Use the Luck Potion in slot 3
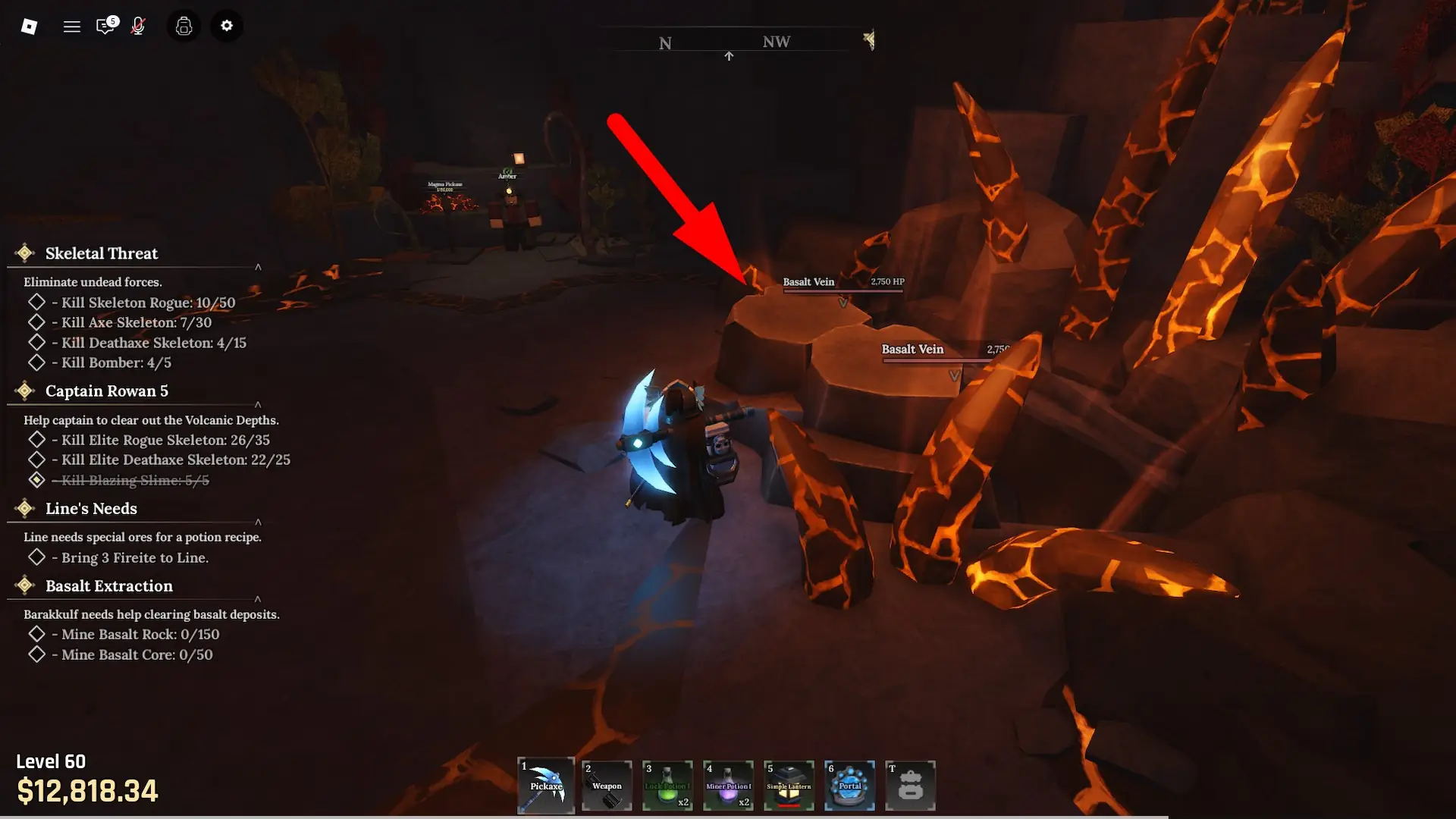Viewport: 1456px width, 819px height. point(667,786)
